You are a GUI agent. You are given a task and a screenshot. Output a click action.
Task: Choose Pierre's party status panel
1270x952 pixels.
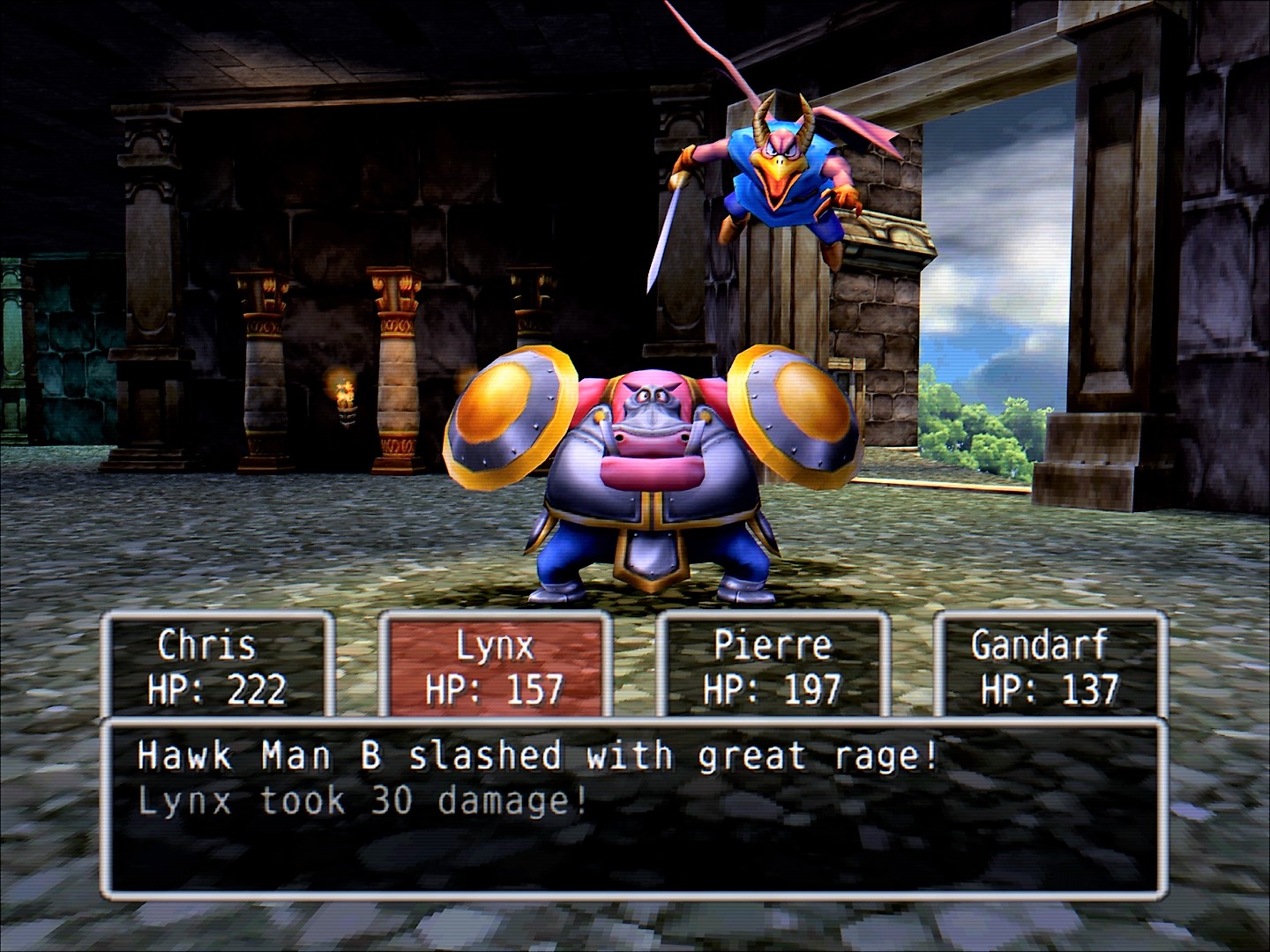773,666
